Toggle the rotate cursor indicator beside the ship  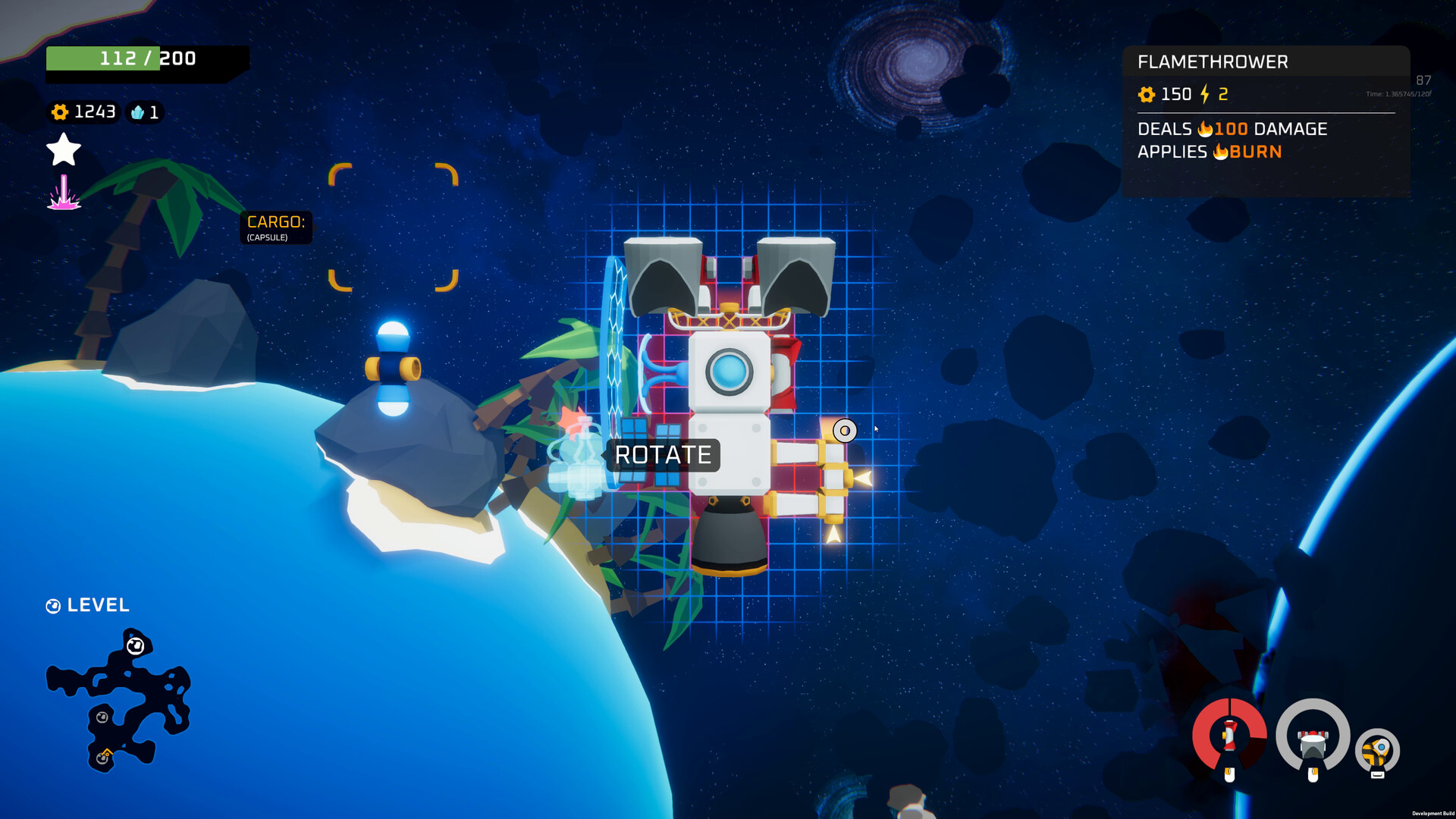click(843, 430)
